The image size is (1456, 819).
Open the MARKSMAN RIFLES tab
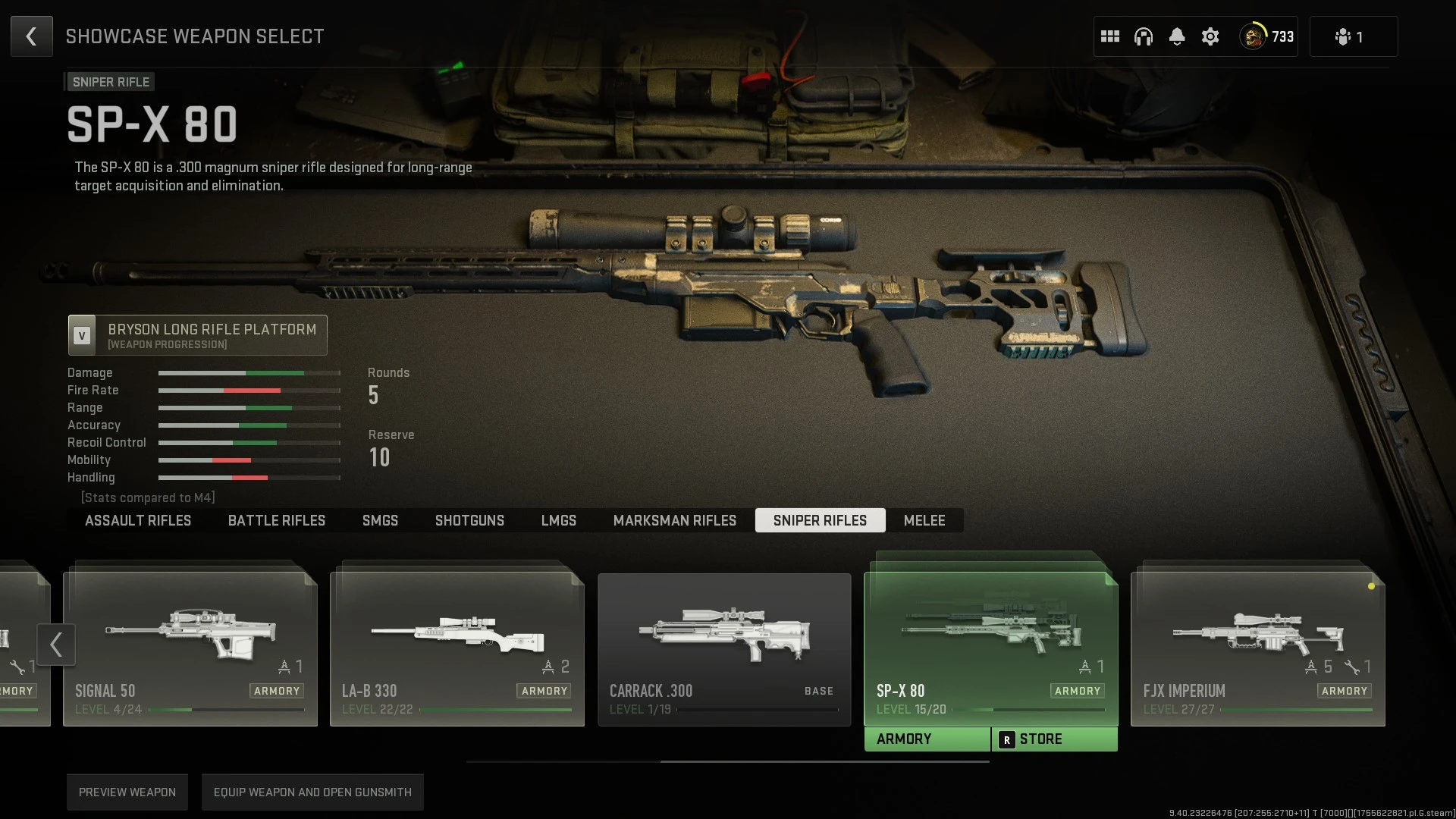click(674, 520)
